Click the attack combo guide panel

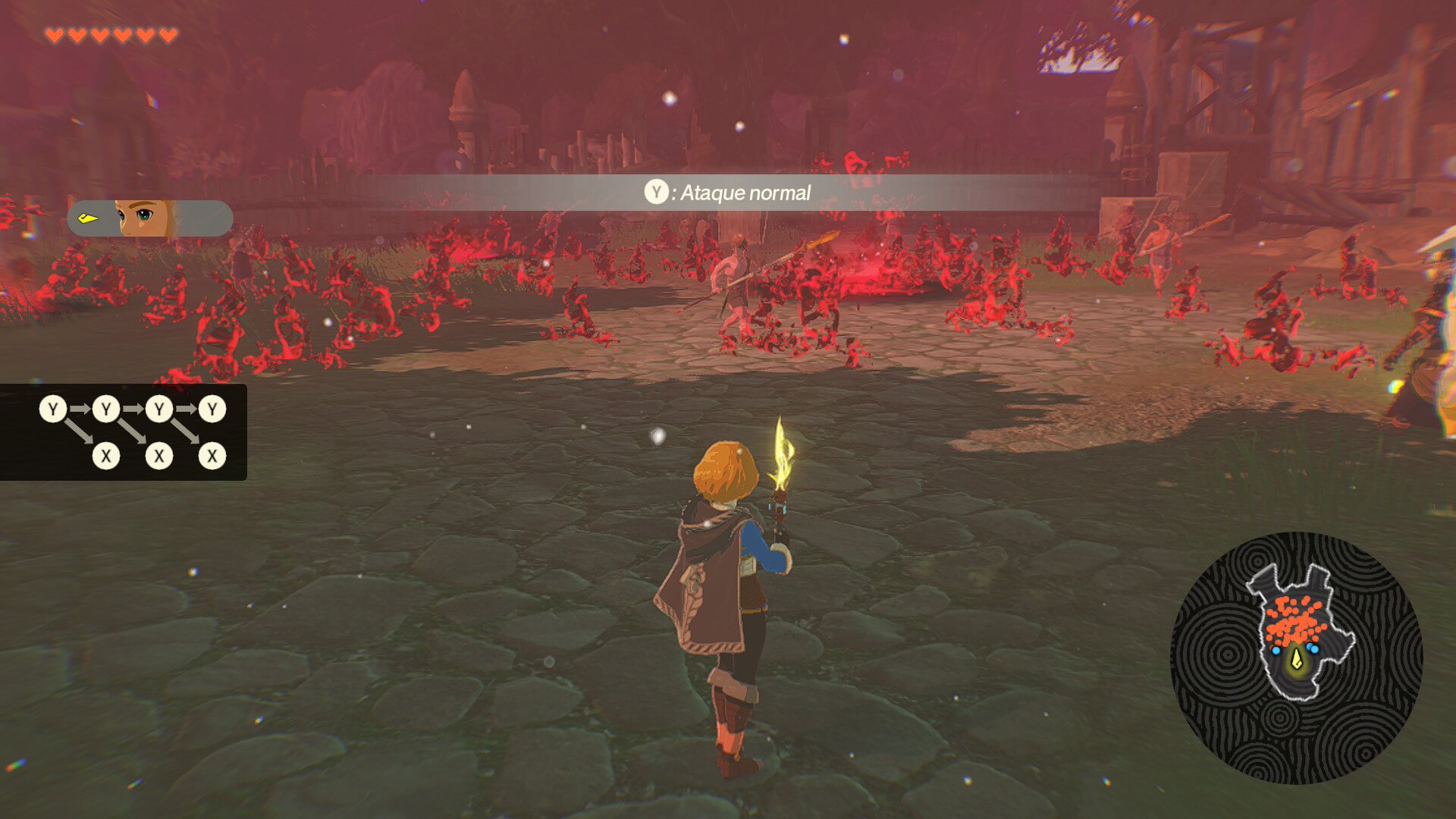[124, 432]
